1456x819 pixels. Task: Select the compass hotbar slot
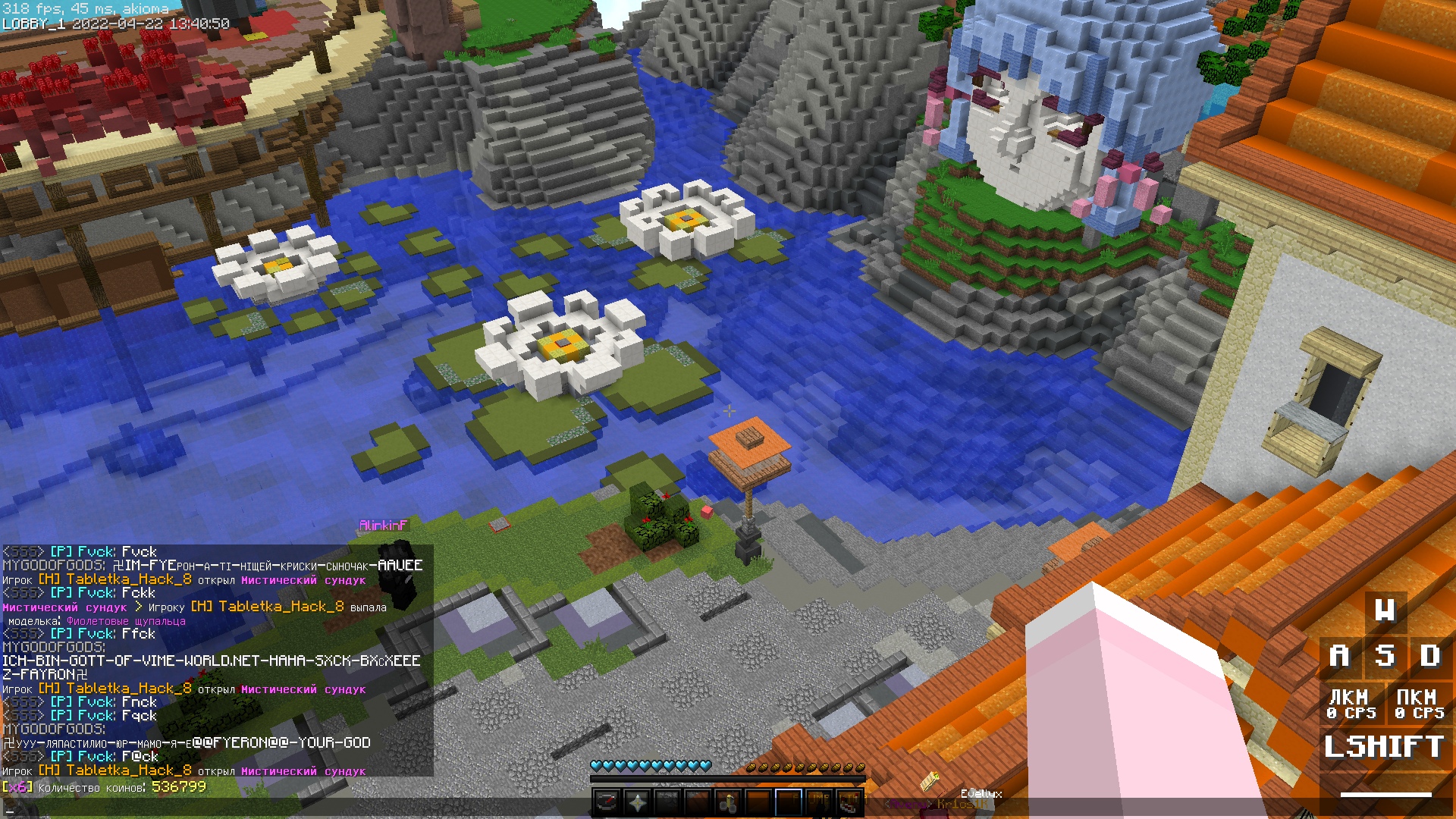tap(607, 802)
